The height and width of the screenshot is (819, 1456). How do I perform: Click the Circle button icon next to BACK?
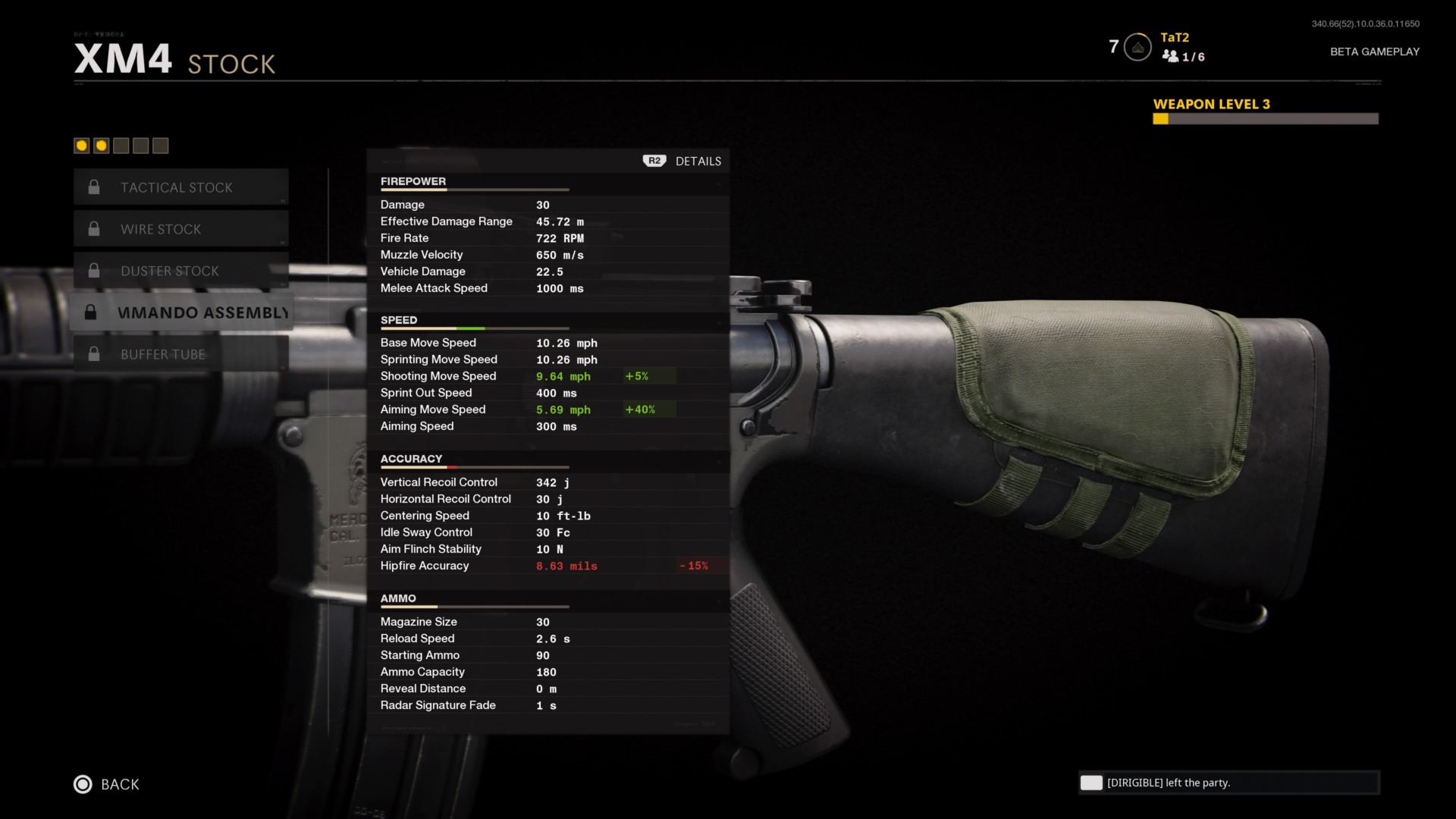coord(81,784)
